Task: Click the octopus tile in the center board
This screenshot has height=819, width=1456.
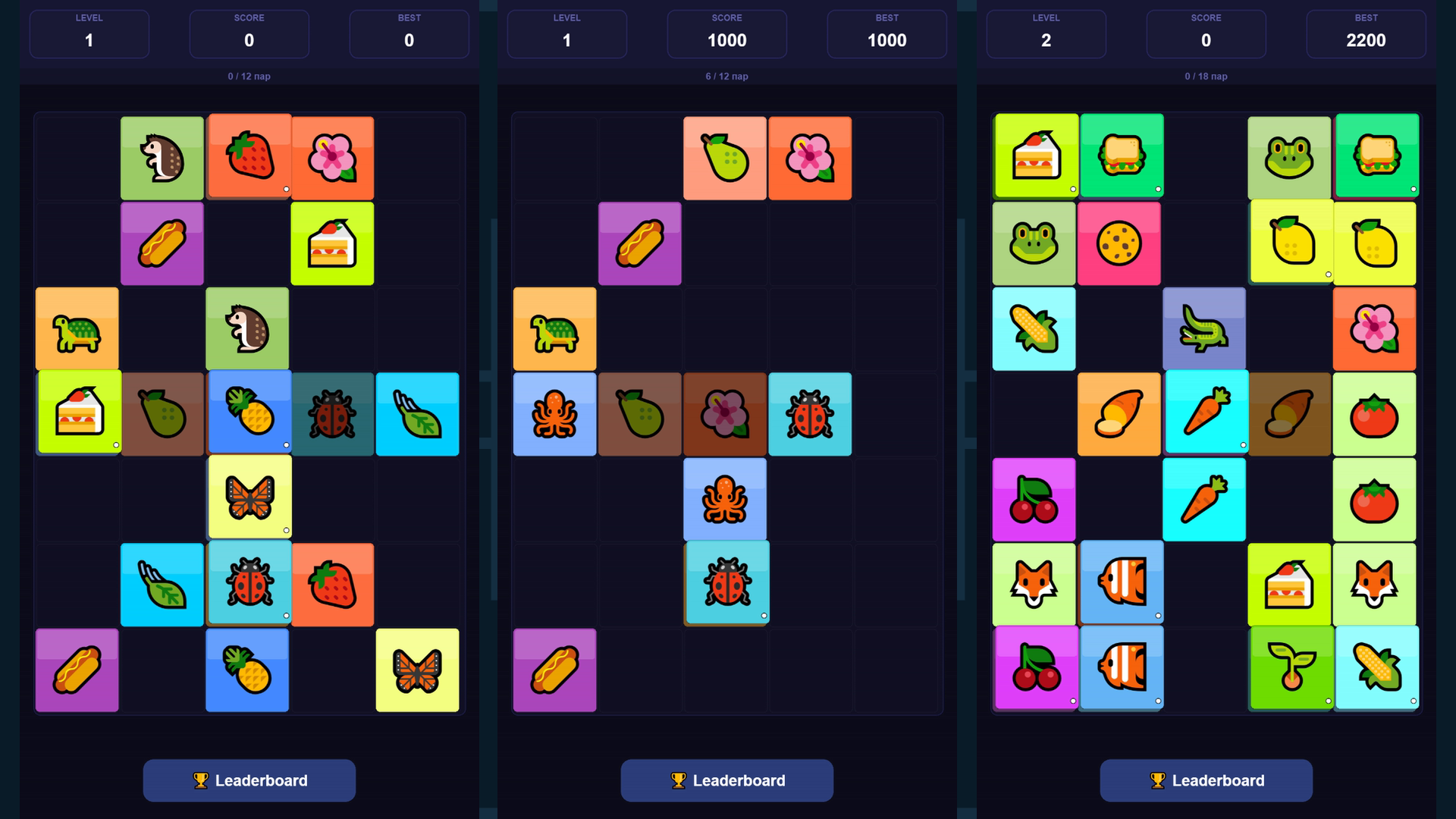Action: tap(725, 498)
